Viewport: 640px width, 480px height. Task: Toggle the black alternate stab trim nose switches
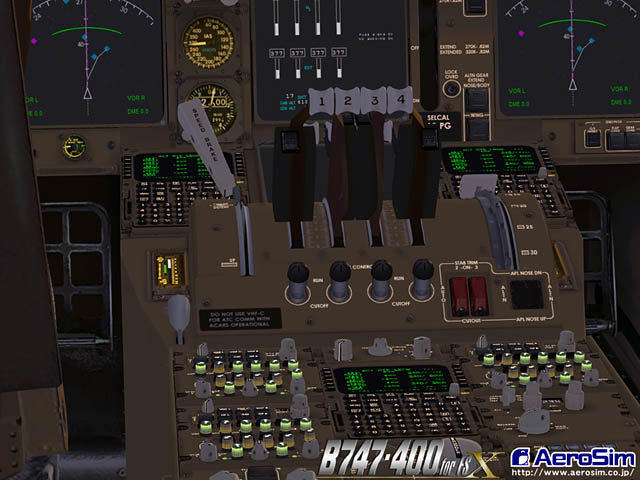[525, 293]
